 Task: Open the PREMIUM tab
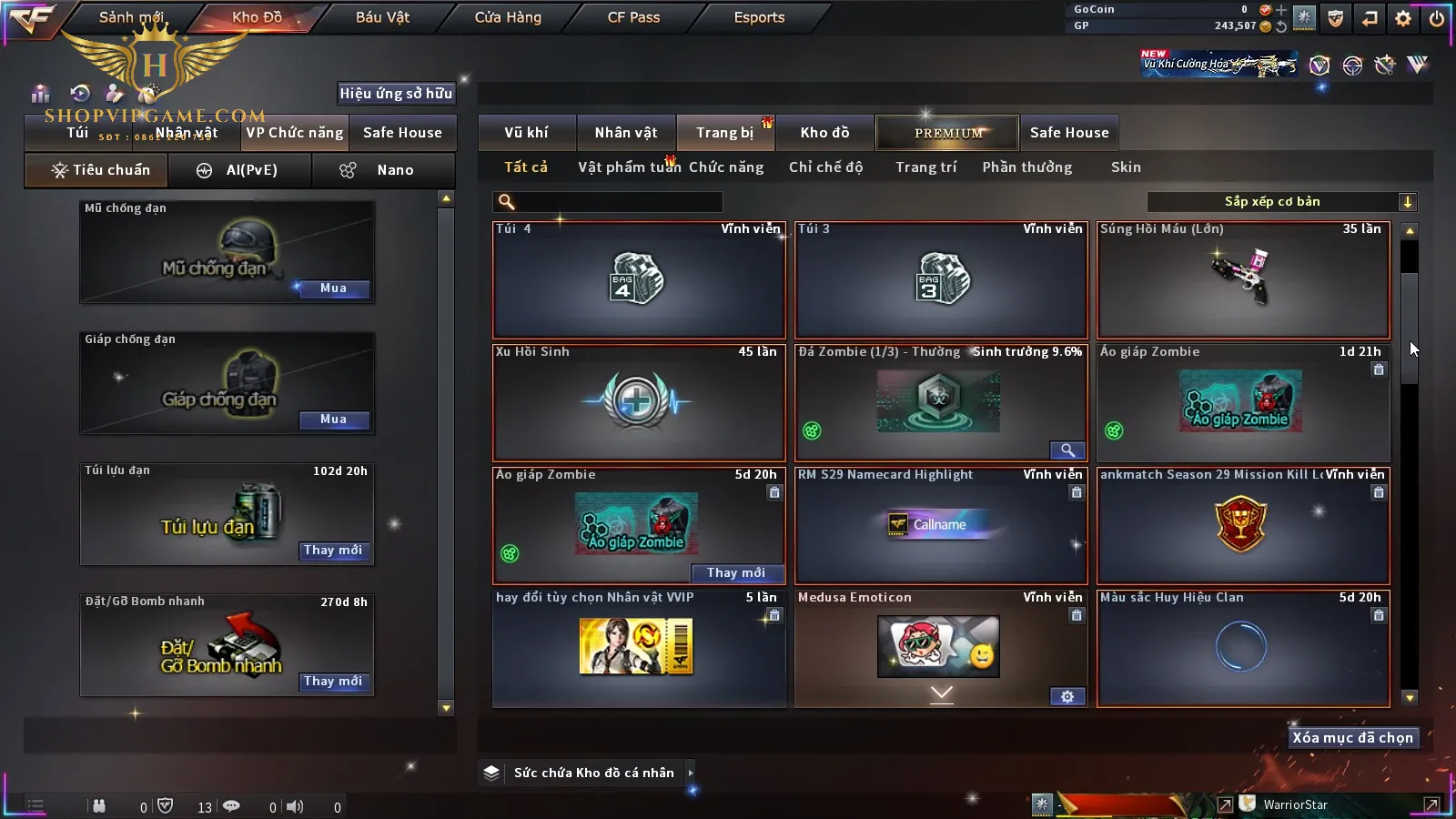tap(947, 133)
